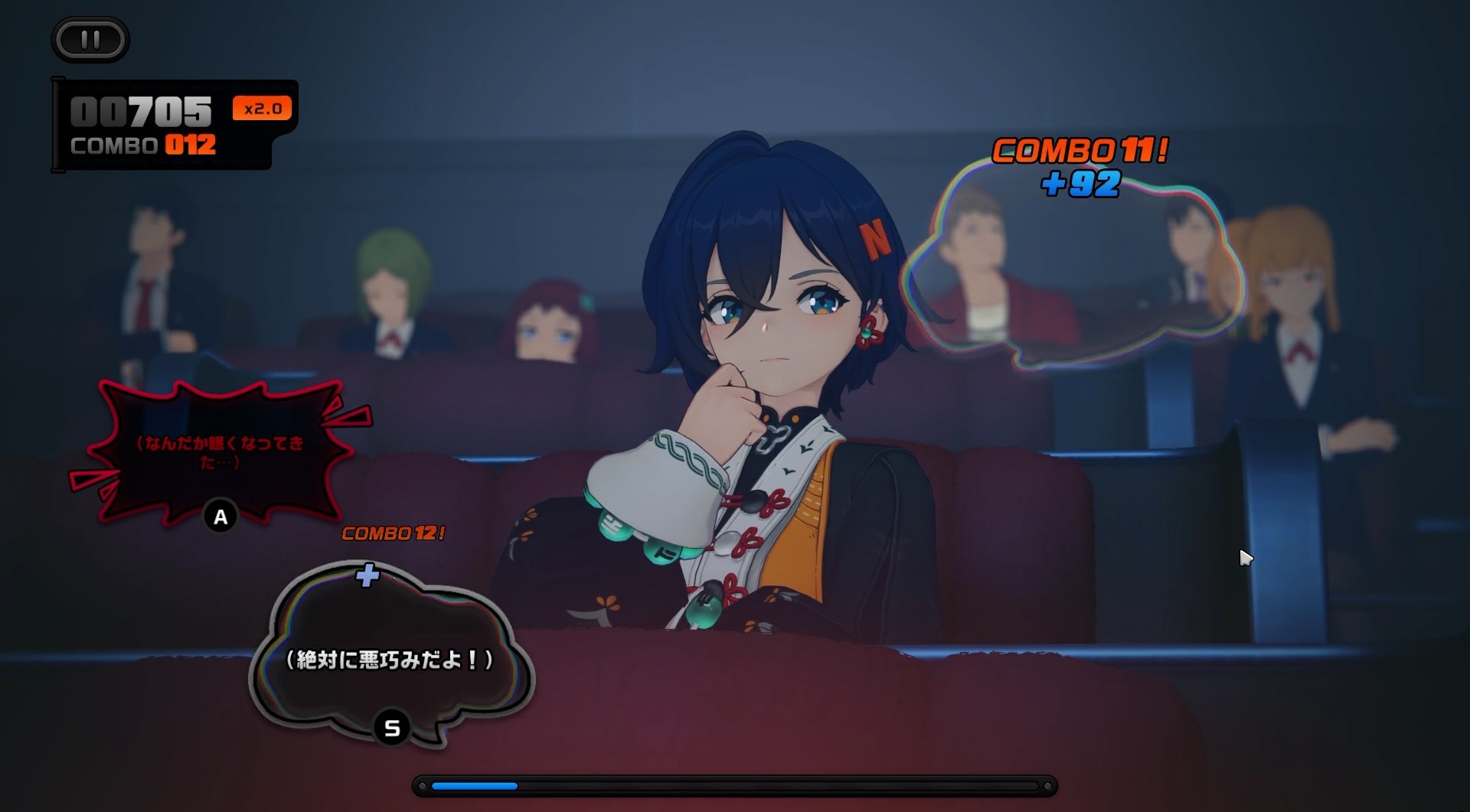This screenshot has height=812, width=1470.
Task: Select the circular A key prompt icon
Action: click(221, 517)
